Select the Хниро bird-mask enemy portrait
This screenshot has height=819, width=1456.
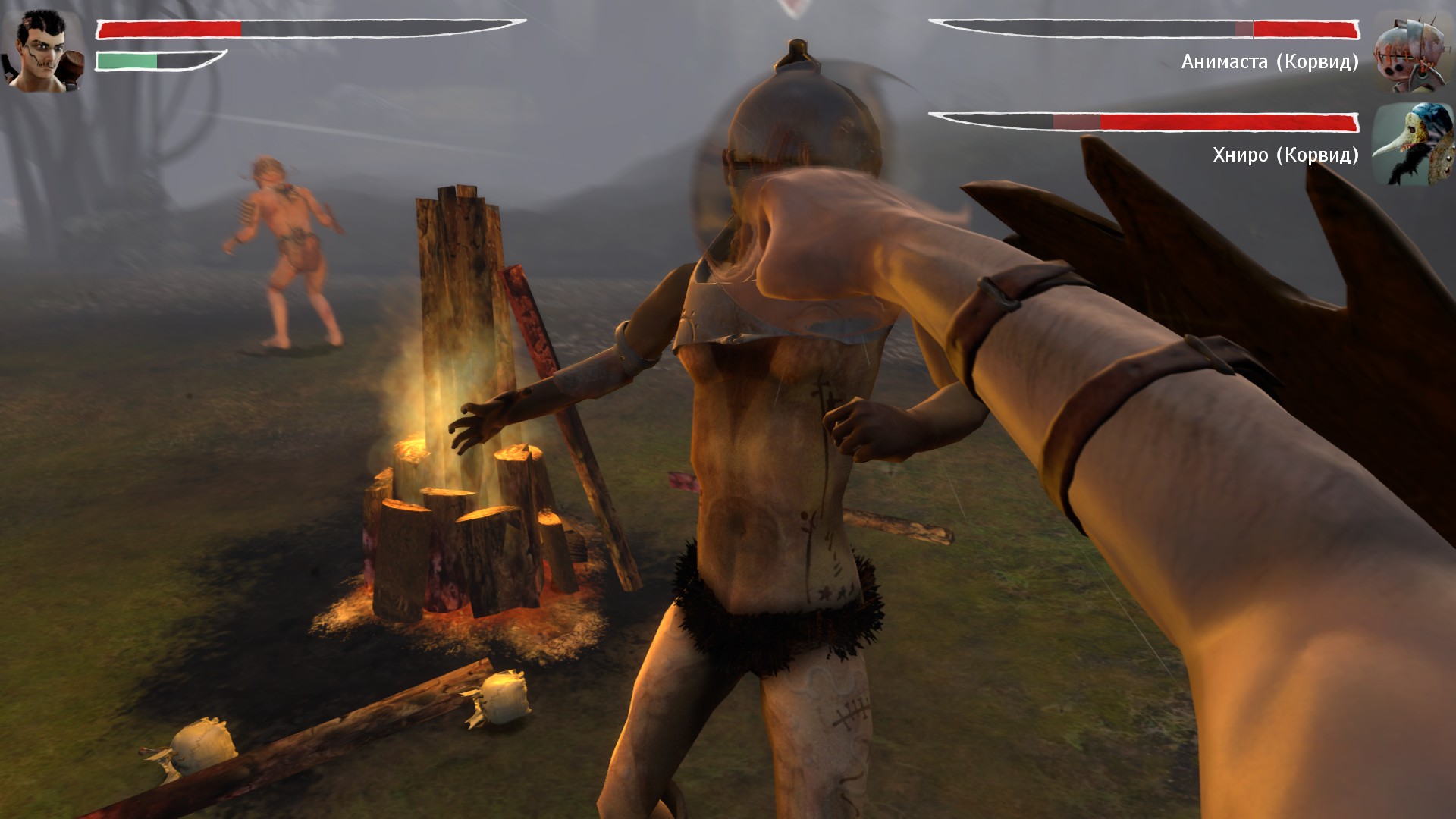coord(1405,146)
